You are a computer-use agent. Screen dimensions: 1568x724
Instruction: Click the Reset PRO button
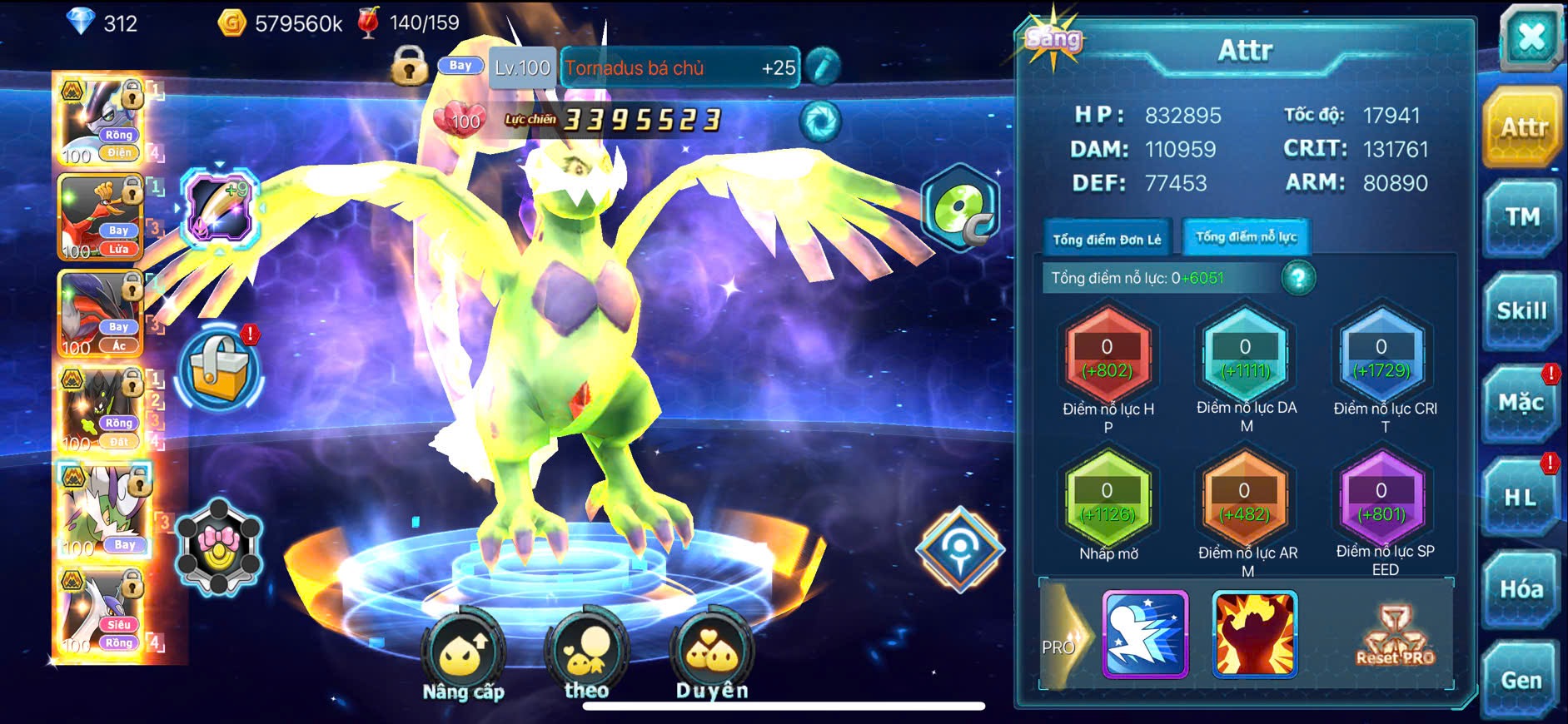click(x=1396, y=637)
